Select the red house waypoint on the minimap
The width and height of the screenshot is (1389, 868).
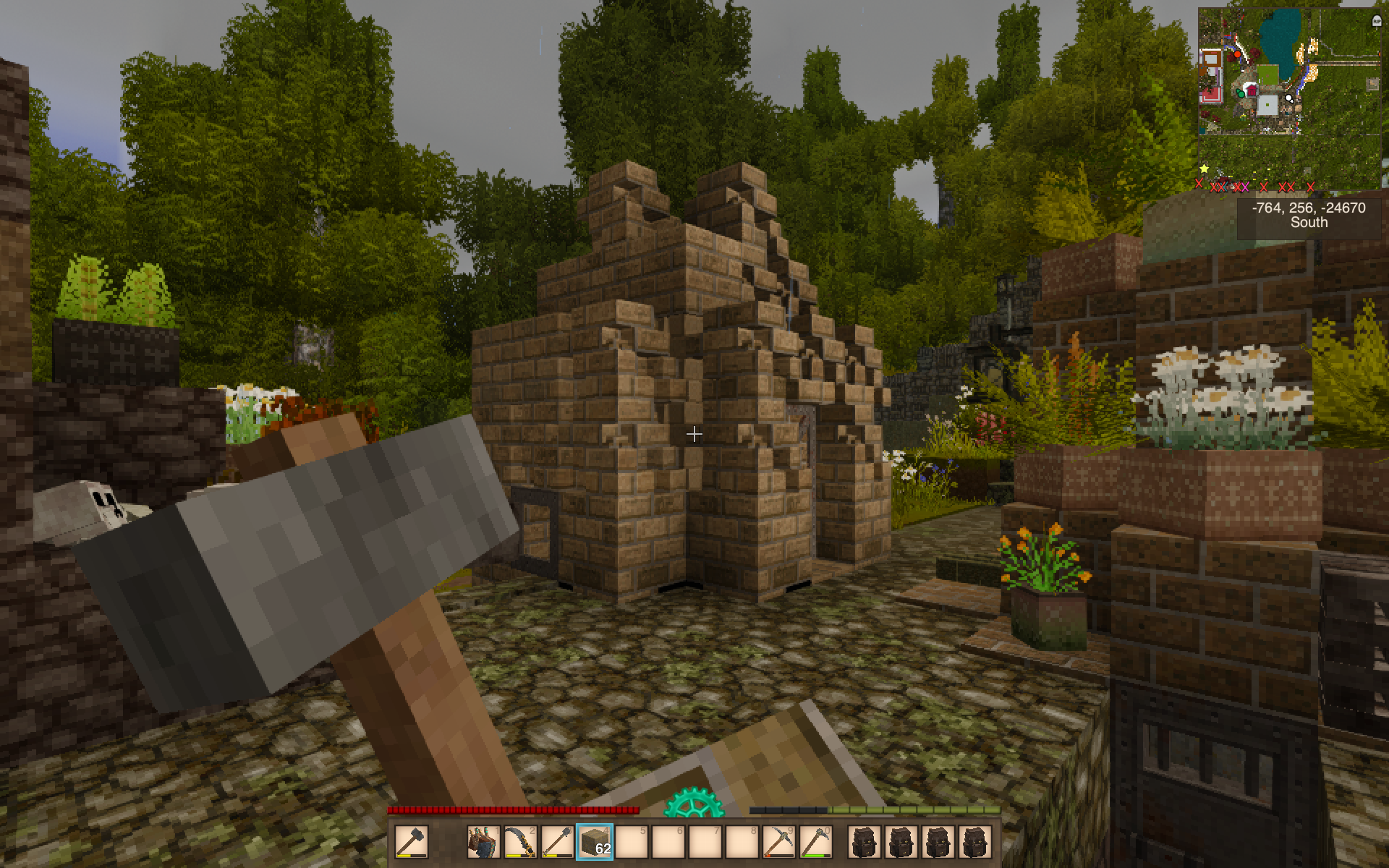[1252, 90]
